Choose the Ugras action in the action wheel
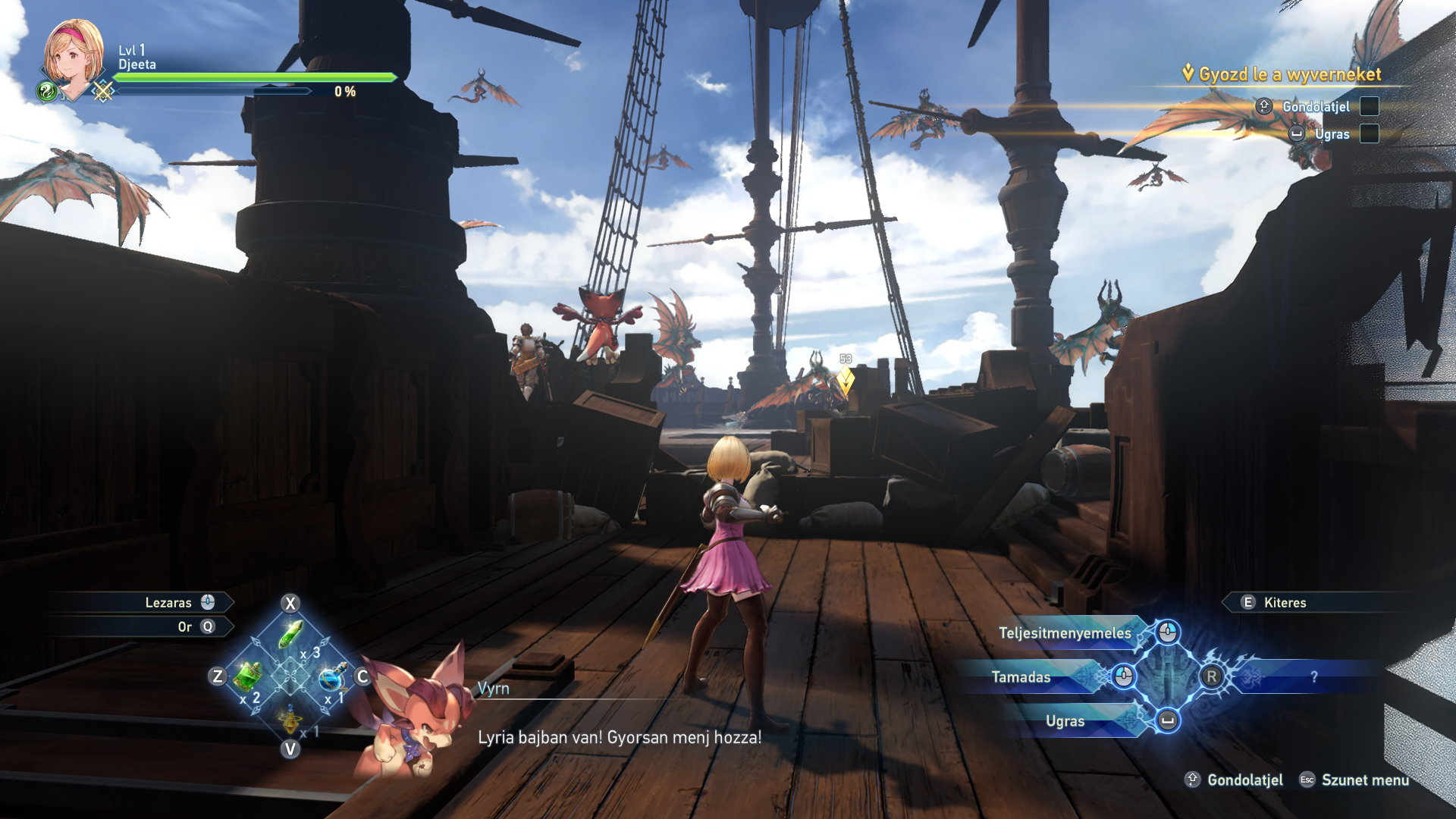Viewport: 1456px width, 819px height. (1065, 721)
